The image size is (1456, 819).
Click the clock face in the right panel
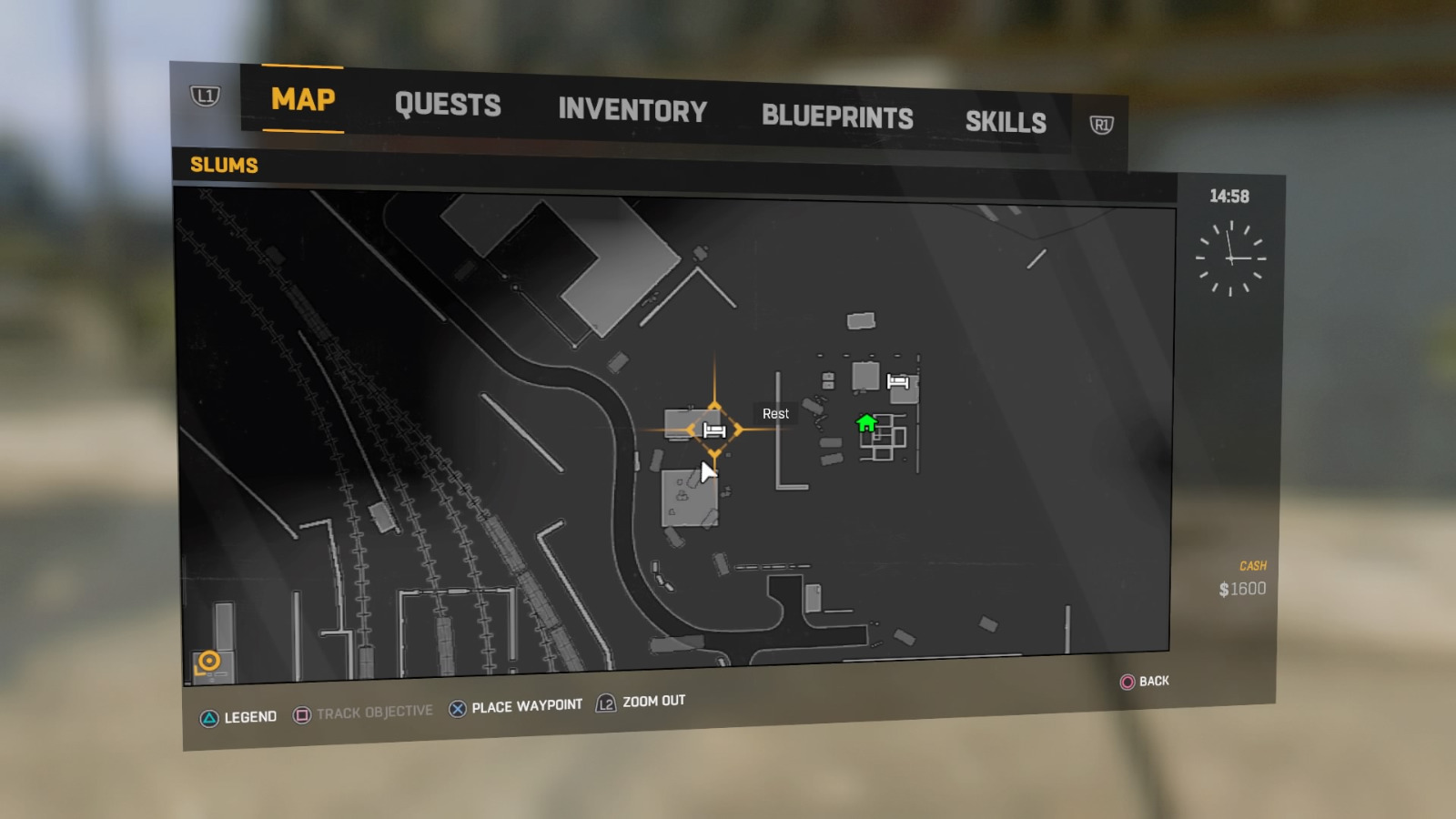[x=1233, y=258]
